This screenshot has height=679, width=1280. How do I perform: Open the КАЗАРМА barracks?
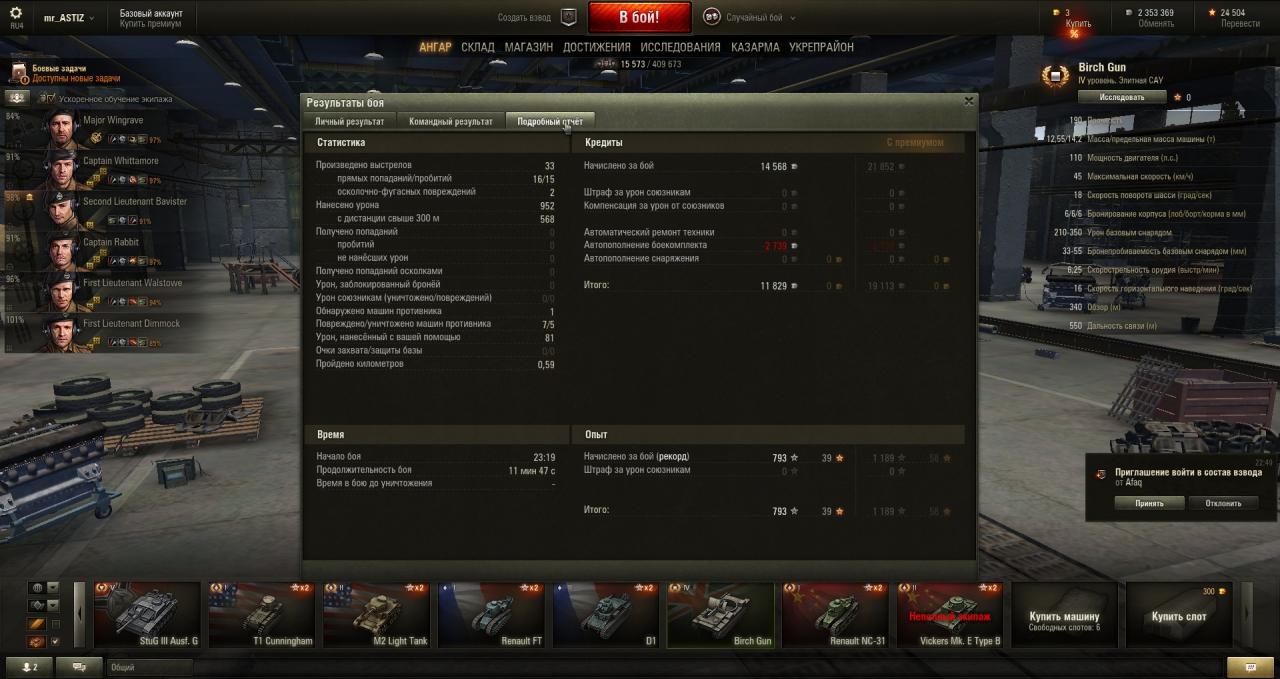point(755,47)
